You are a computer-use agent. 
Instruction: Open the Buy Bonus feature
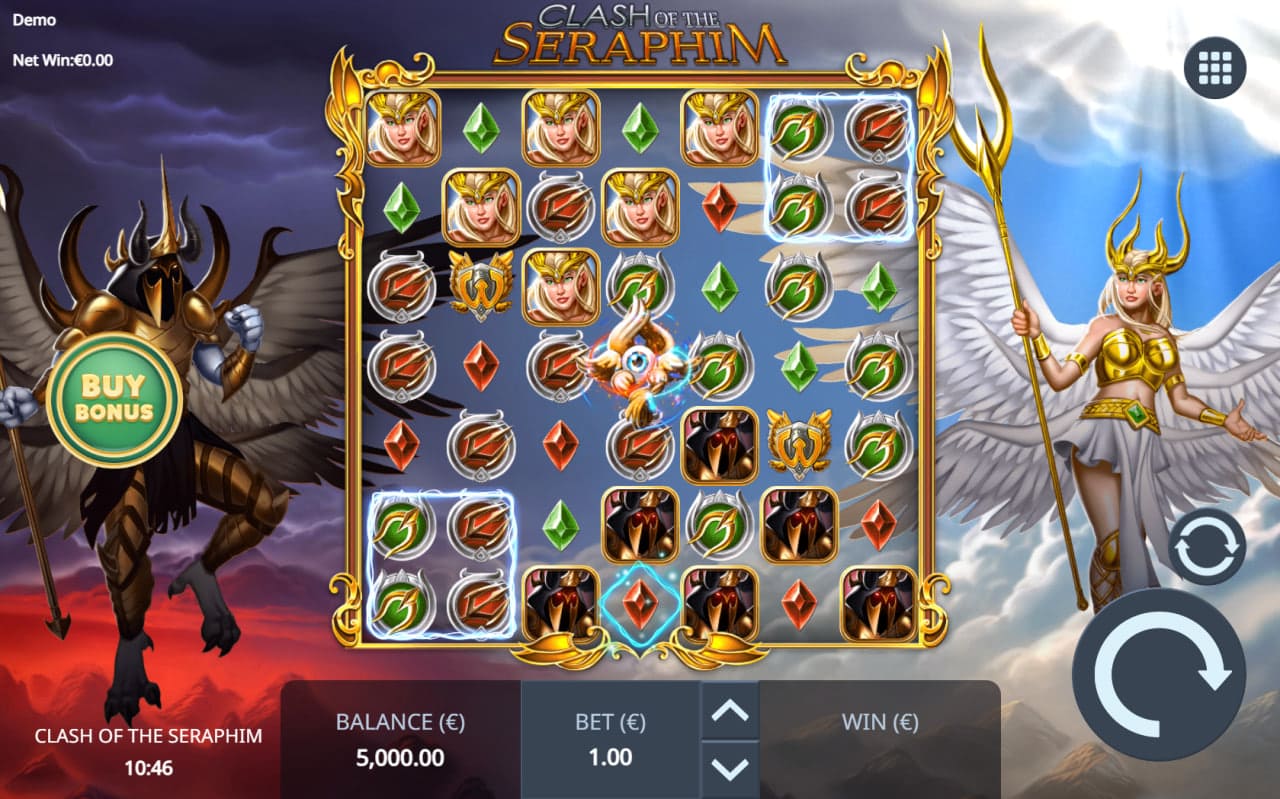pos(114,398)
